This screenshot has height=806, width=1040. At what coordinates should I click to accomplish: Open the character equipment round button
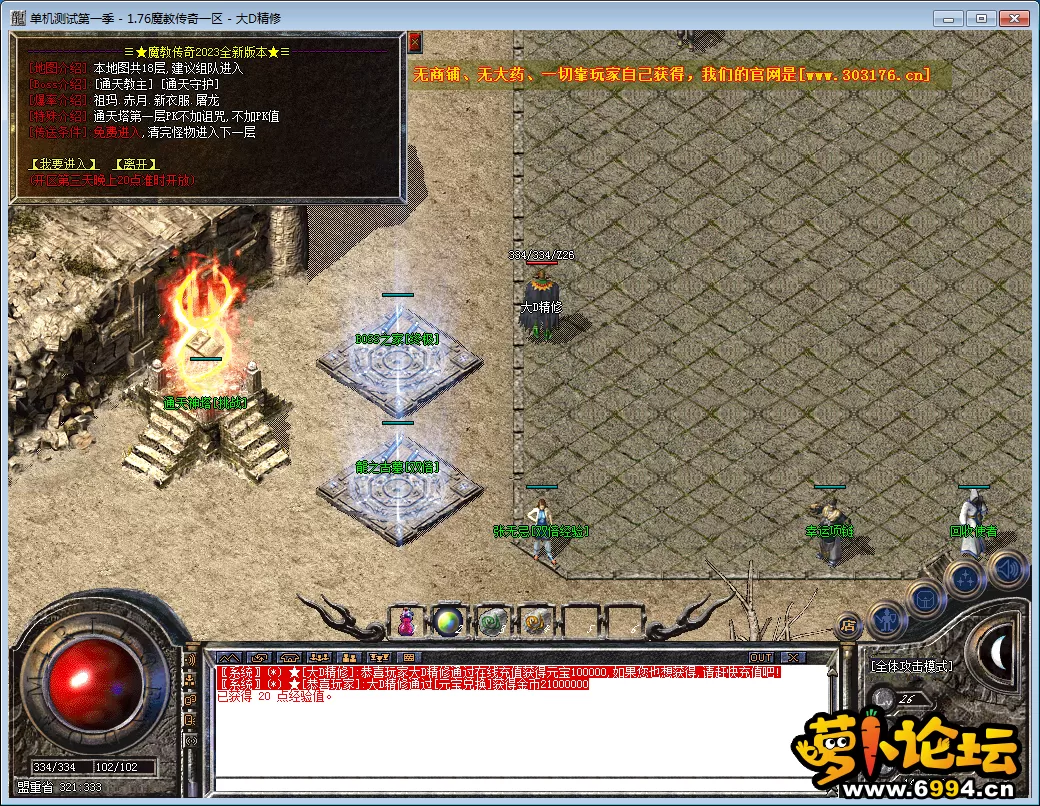(x=886, y=619)
